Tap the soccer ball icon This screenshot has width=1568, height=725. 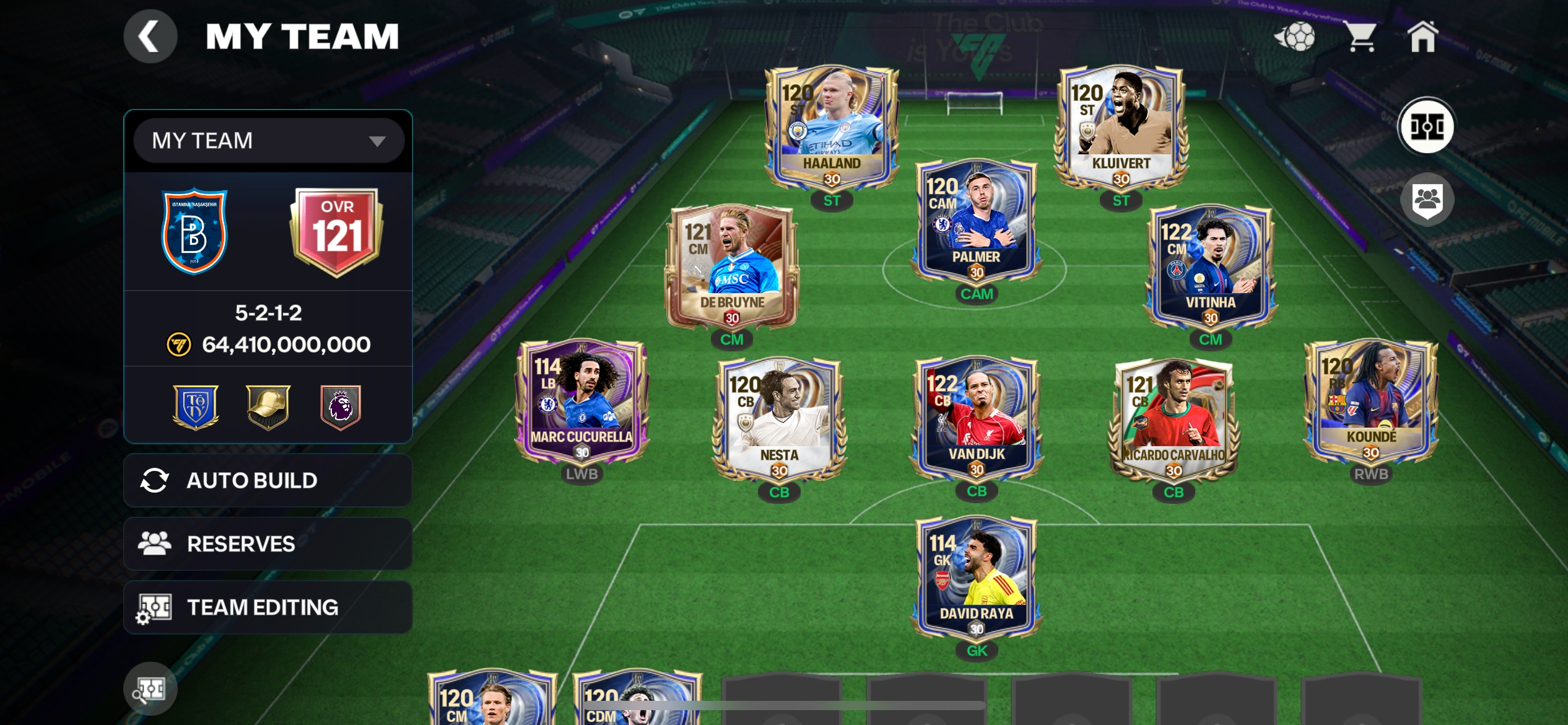[x=1295, y=37]
